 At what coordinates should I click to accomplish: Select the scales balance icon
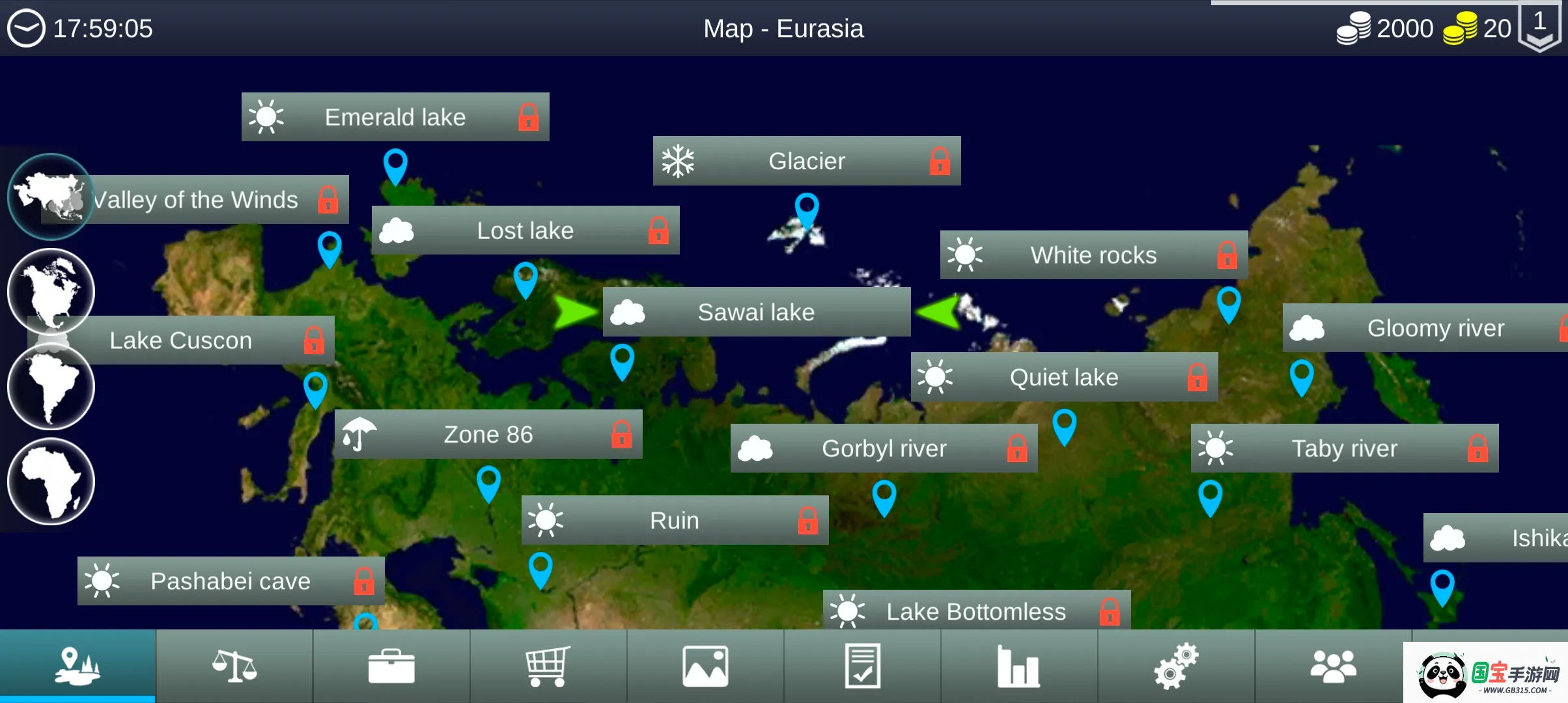pyautogui.click(x=234, y=666)
